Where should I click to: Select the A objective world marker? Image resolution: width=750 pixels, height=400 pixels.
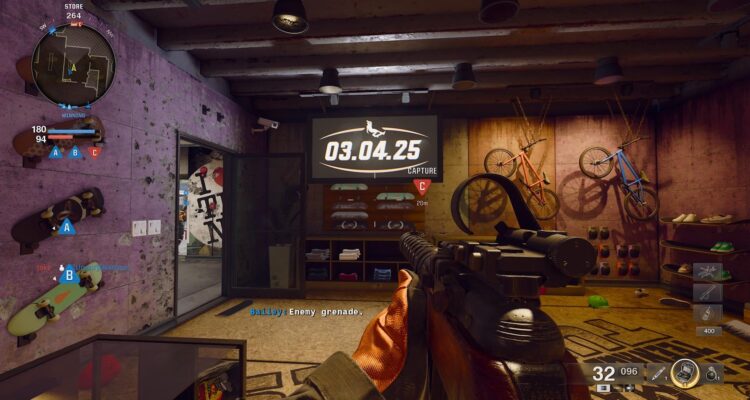(68, 227)
